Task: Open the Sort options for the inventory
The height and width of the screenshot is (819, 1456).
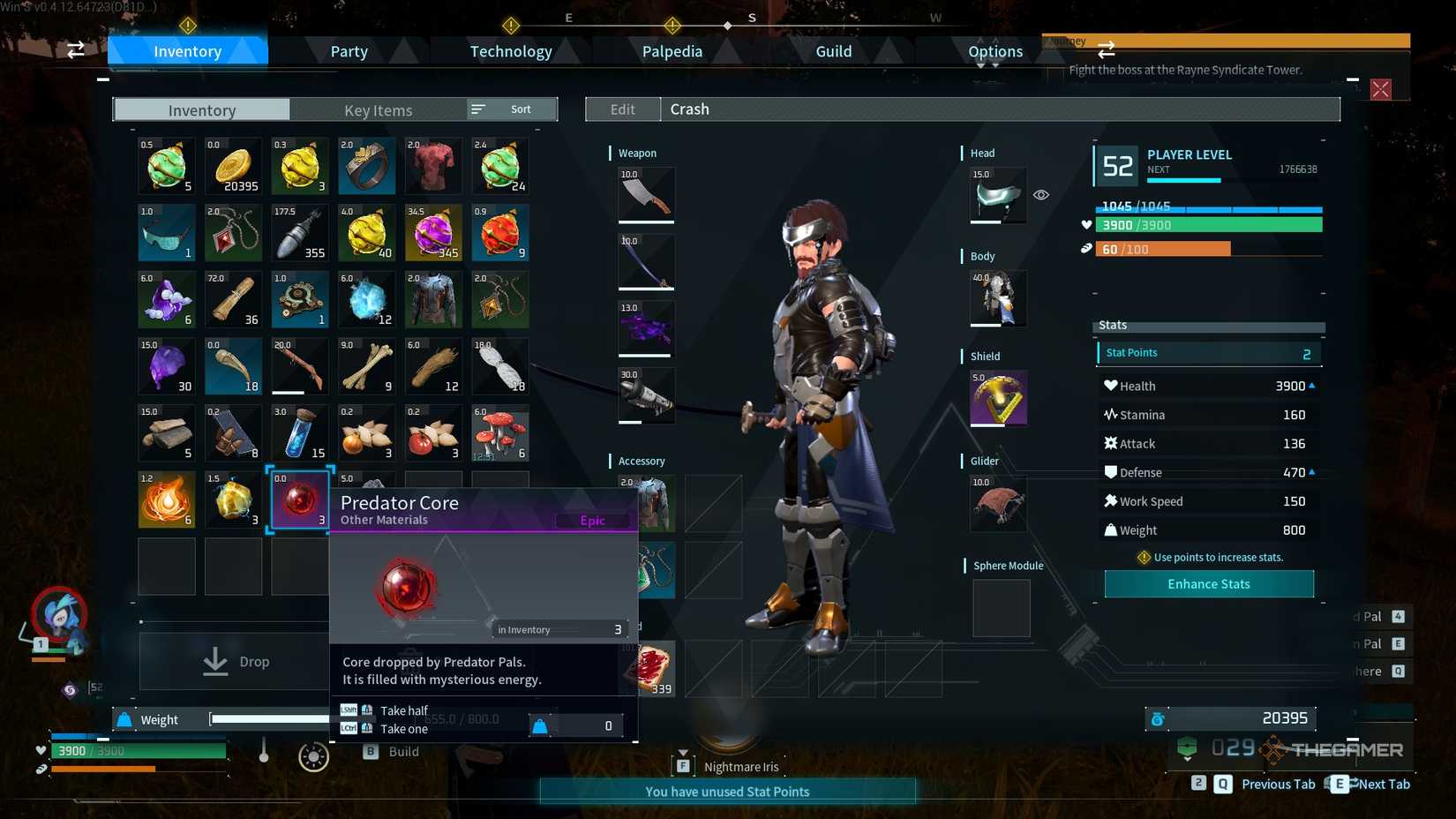Action: (x=510, y=109)
